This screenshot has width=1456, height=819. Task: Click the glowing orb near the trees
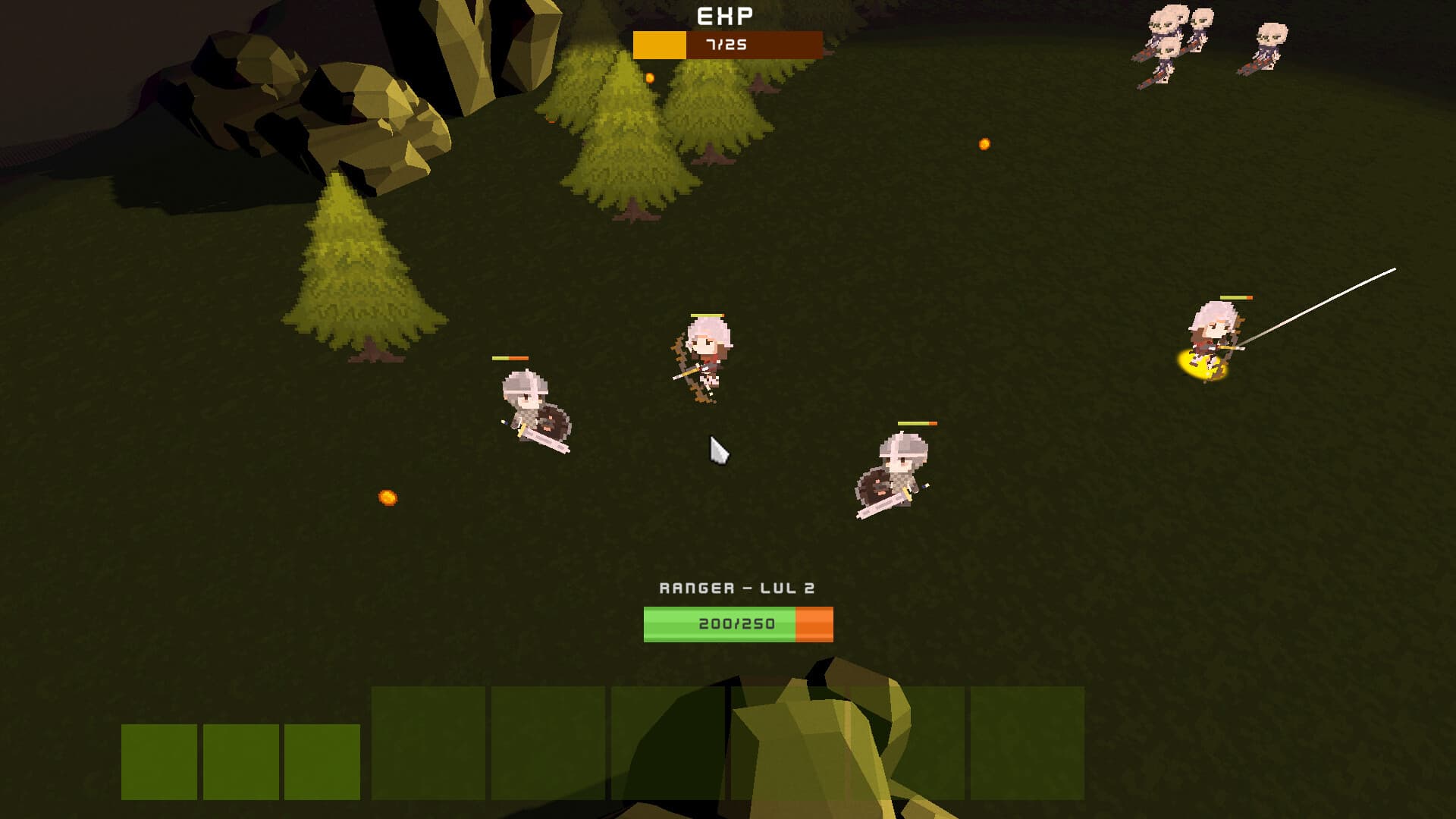coord(651,76)
